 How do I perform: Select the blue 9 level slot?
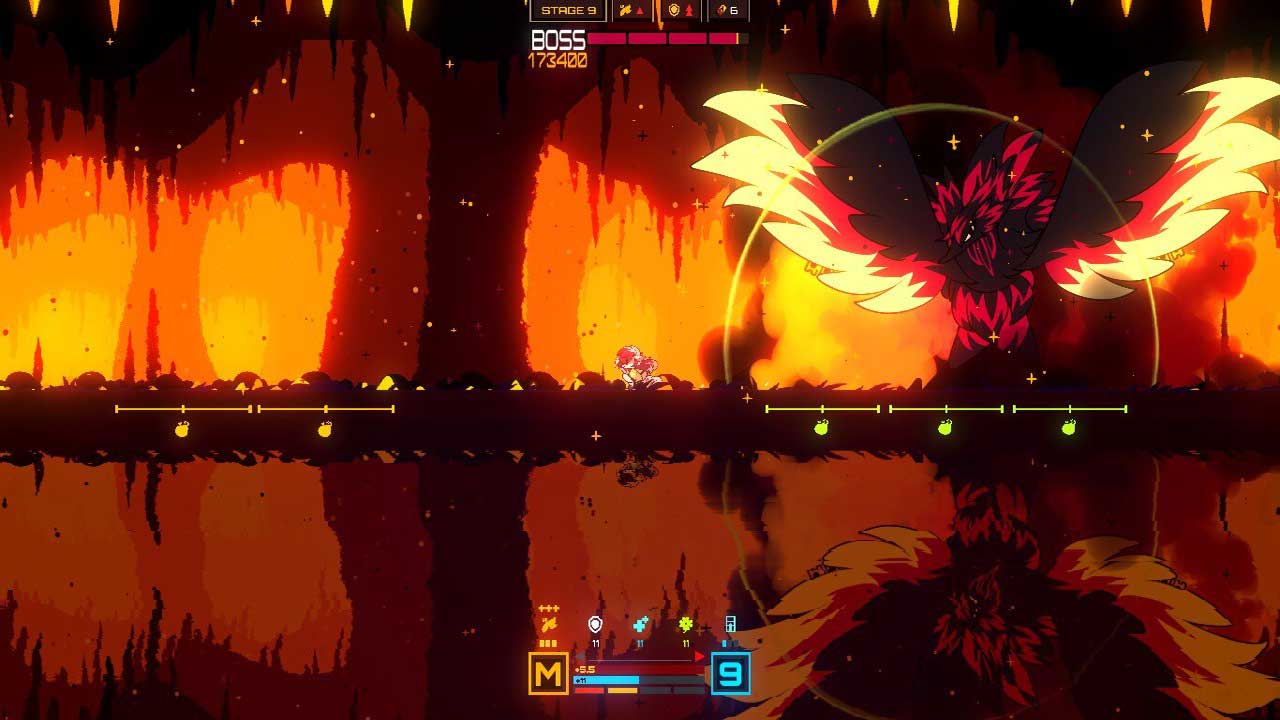731,674
